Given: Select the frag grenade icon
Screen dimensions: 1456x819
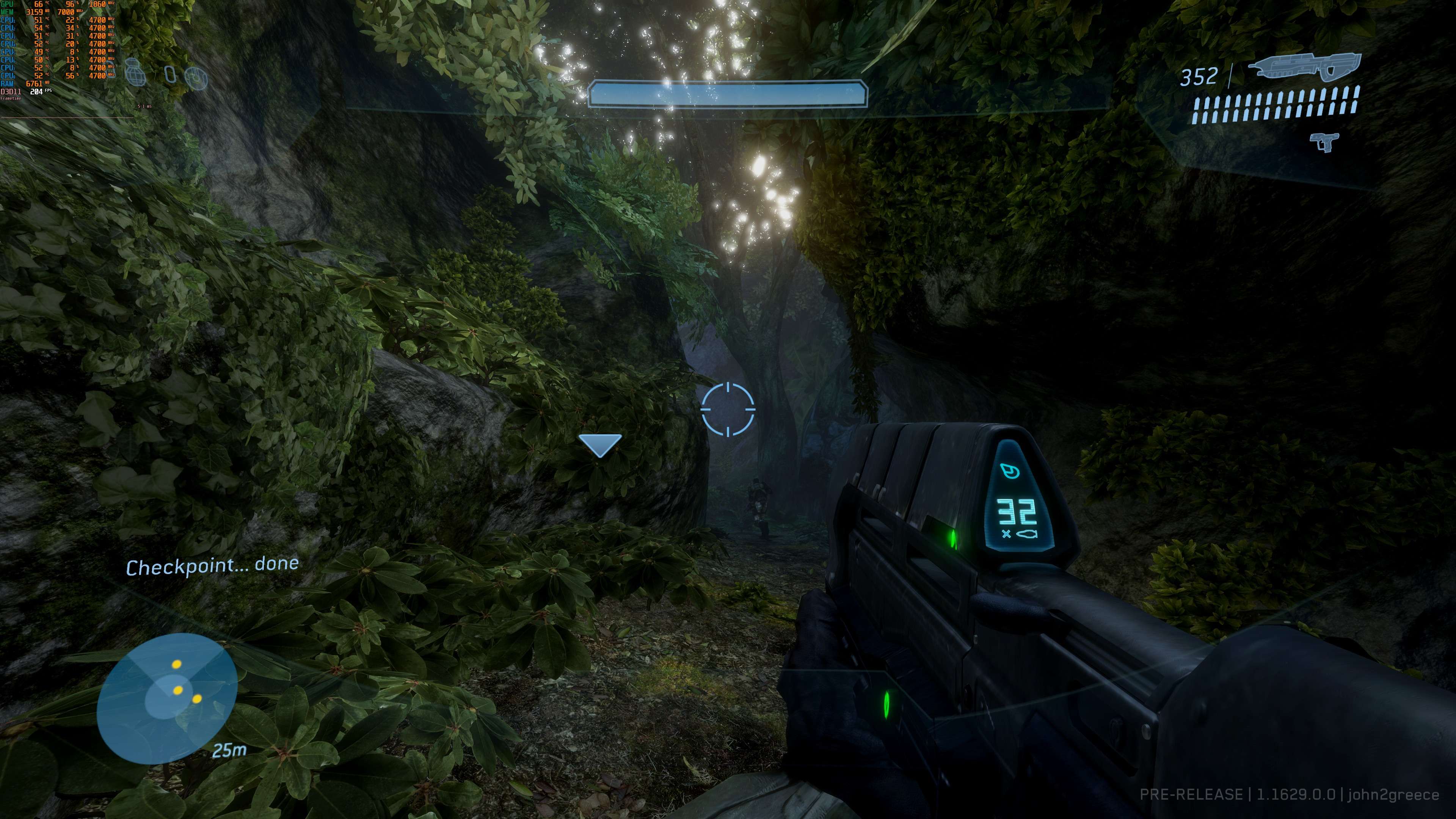Looking at the screenshot, I should coord(135,72).
